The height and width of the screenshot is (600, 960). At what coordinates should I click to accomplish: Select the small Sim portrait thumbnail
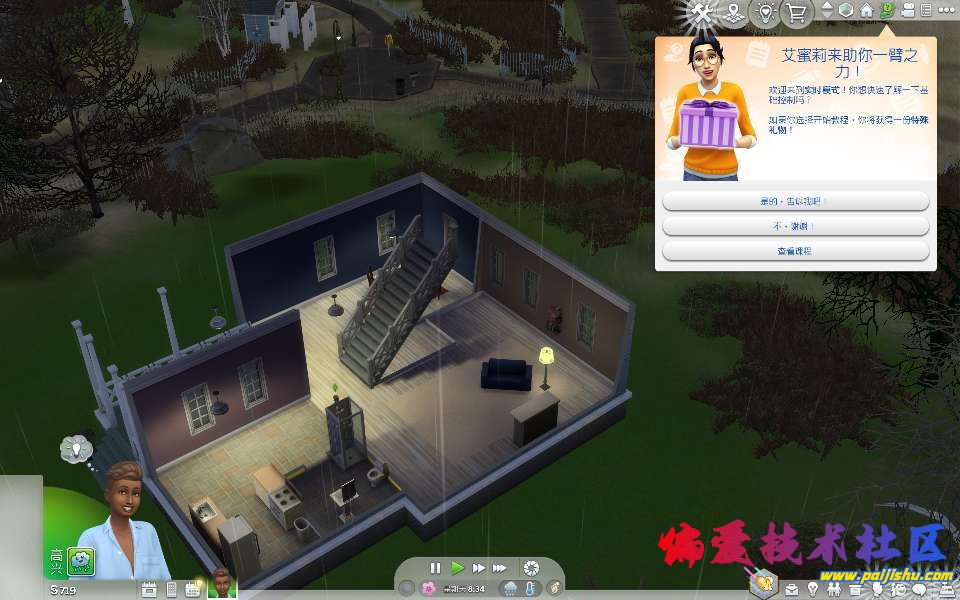pyautogui.click(x=221, y=582)
